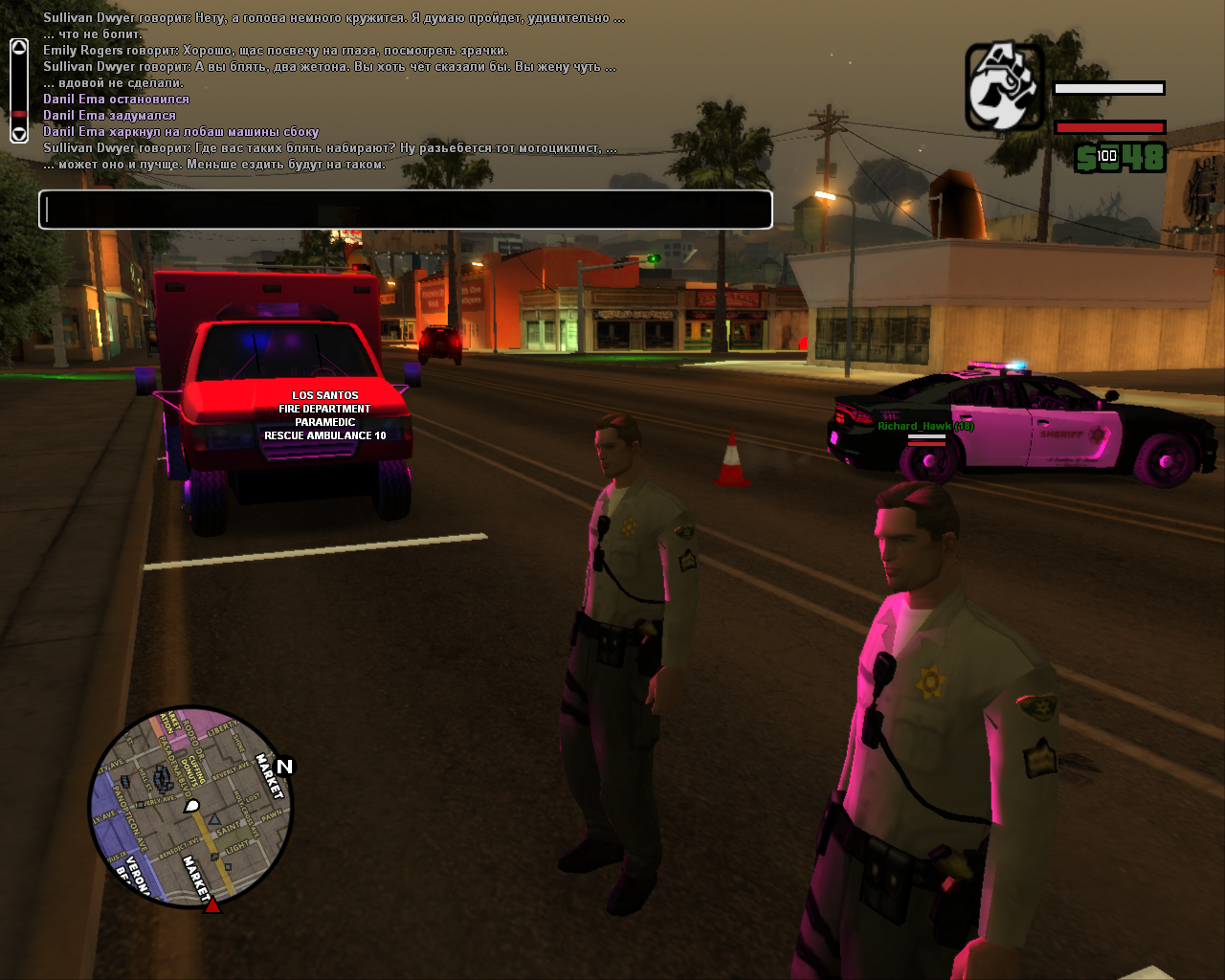Select the fist weapon icon
Screen dimensions: 1225x980
[x=1004, y=87]
